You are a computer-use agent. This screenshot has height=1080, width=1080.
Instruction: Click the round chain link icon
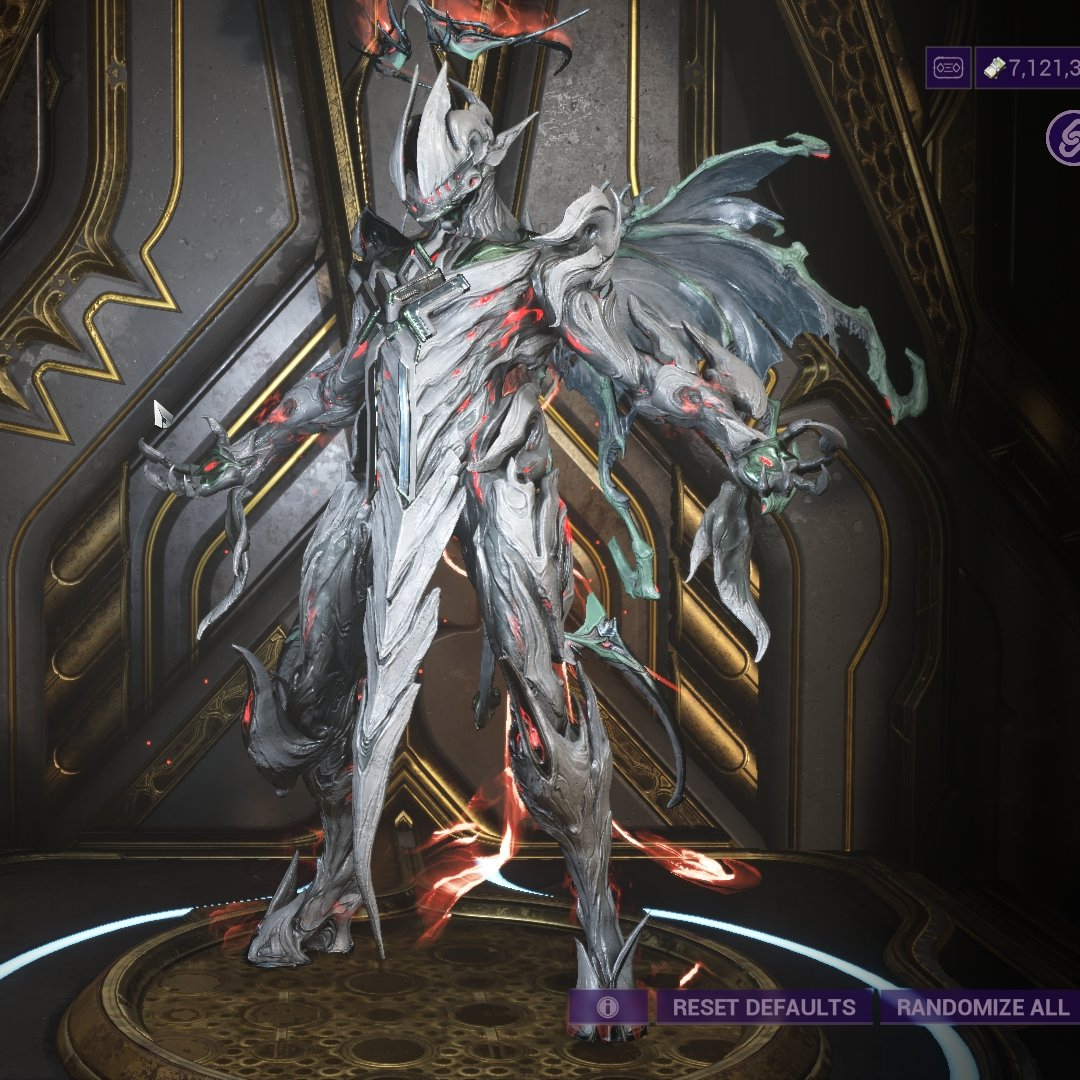1064,138
